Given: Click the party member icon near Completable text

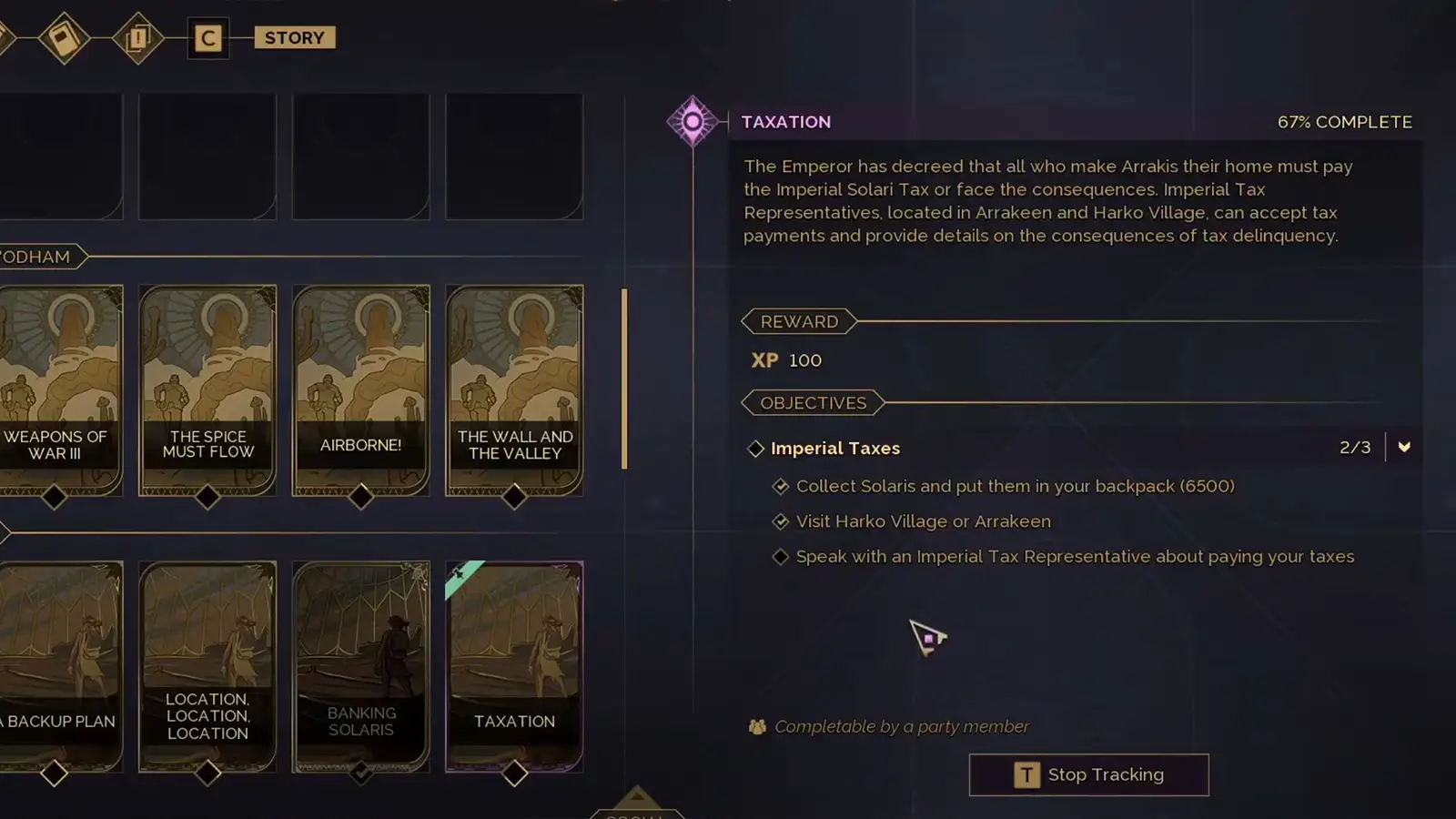Looking at the screenshot, I should 756,726.
